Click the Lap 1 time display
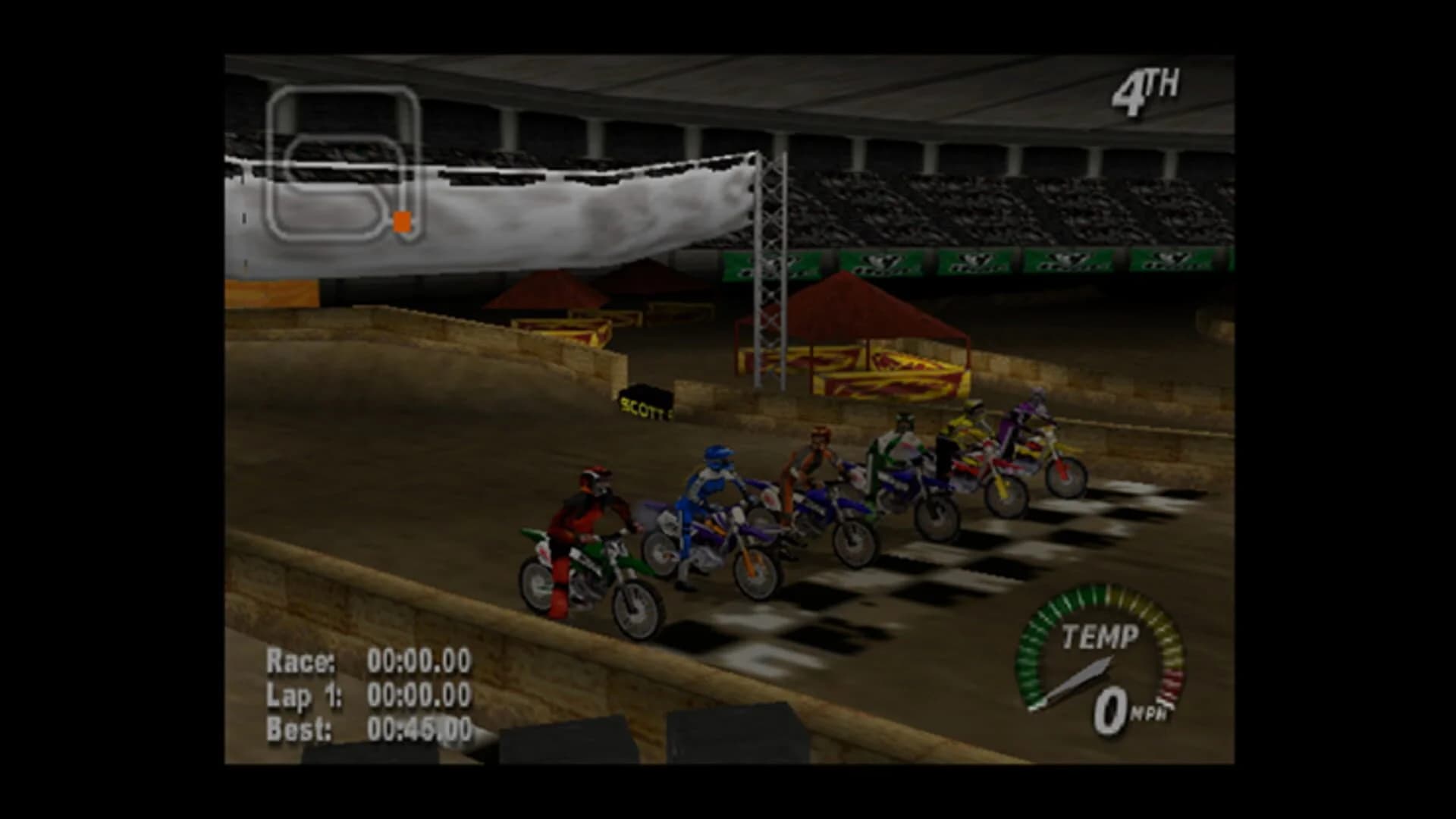The width and height of the screenshot is (1456, 819). pyautogui.click(x=364, y=694)
